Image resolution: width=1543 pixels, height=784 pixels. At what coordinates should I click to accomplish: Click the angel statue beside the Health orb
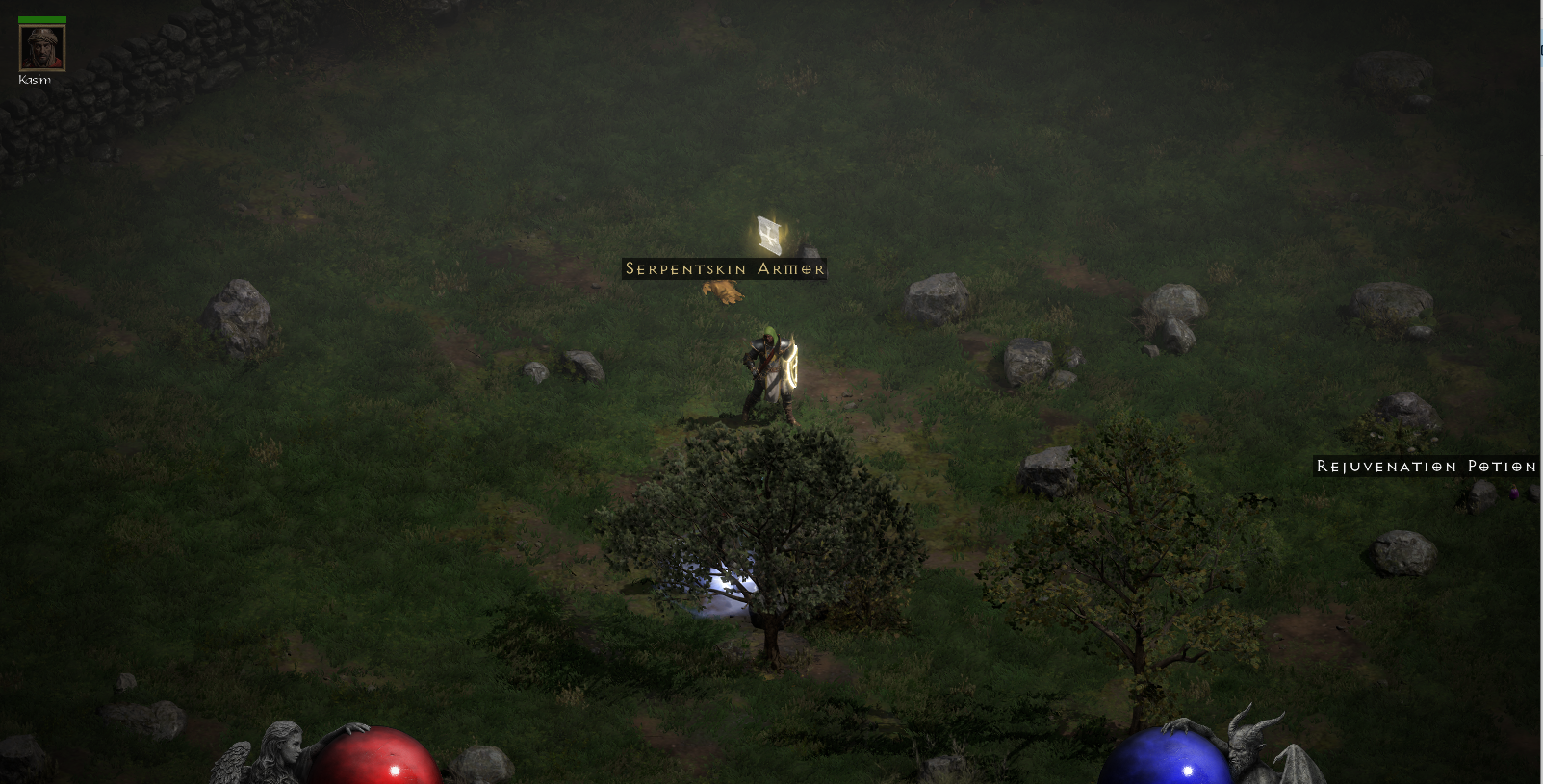click(279, 750)
